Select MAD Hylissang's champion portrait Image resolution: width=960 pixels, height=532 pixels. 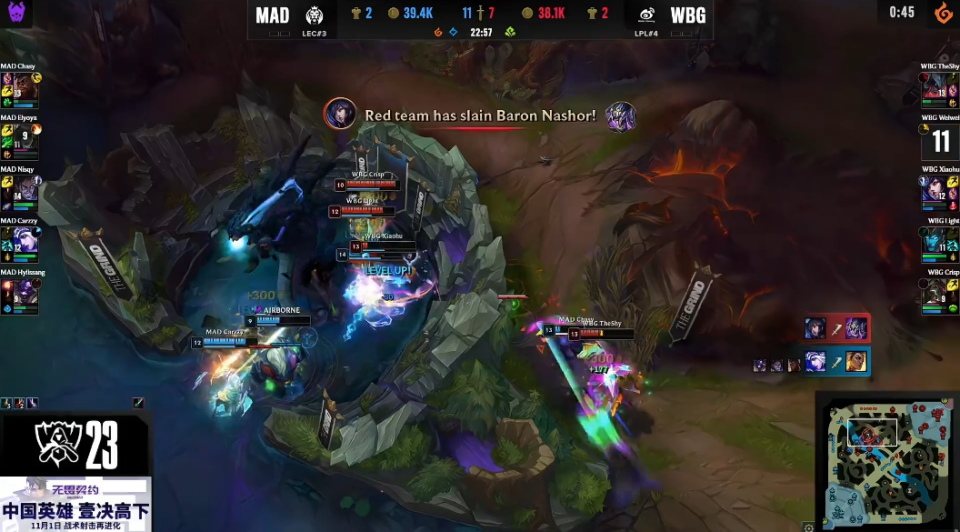(x=25, y=293)
